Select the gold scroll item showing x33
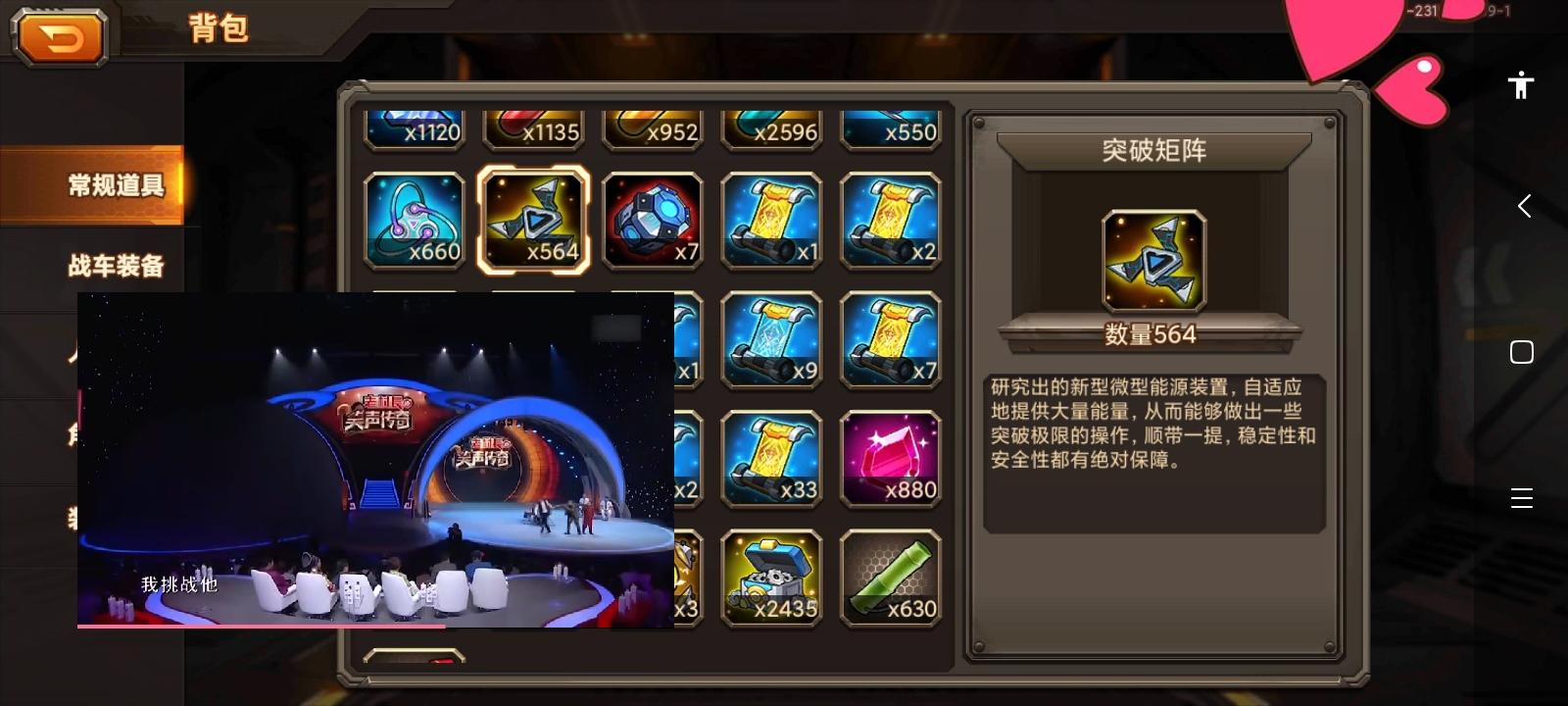Viewport: 1568px width, 706px height. (x=772, y=457)
